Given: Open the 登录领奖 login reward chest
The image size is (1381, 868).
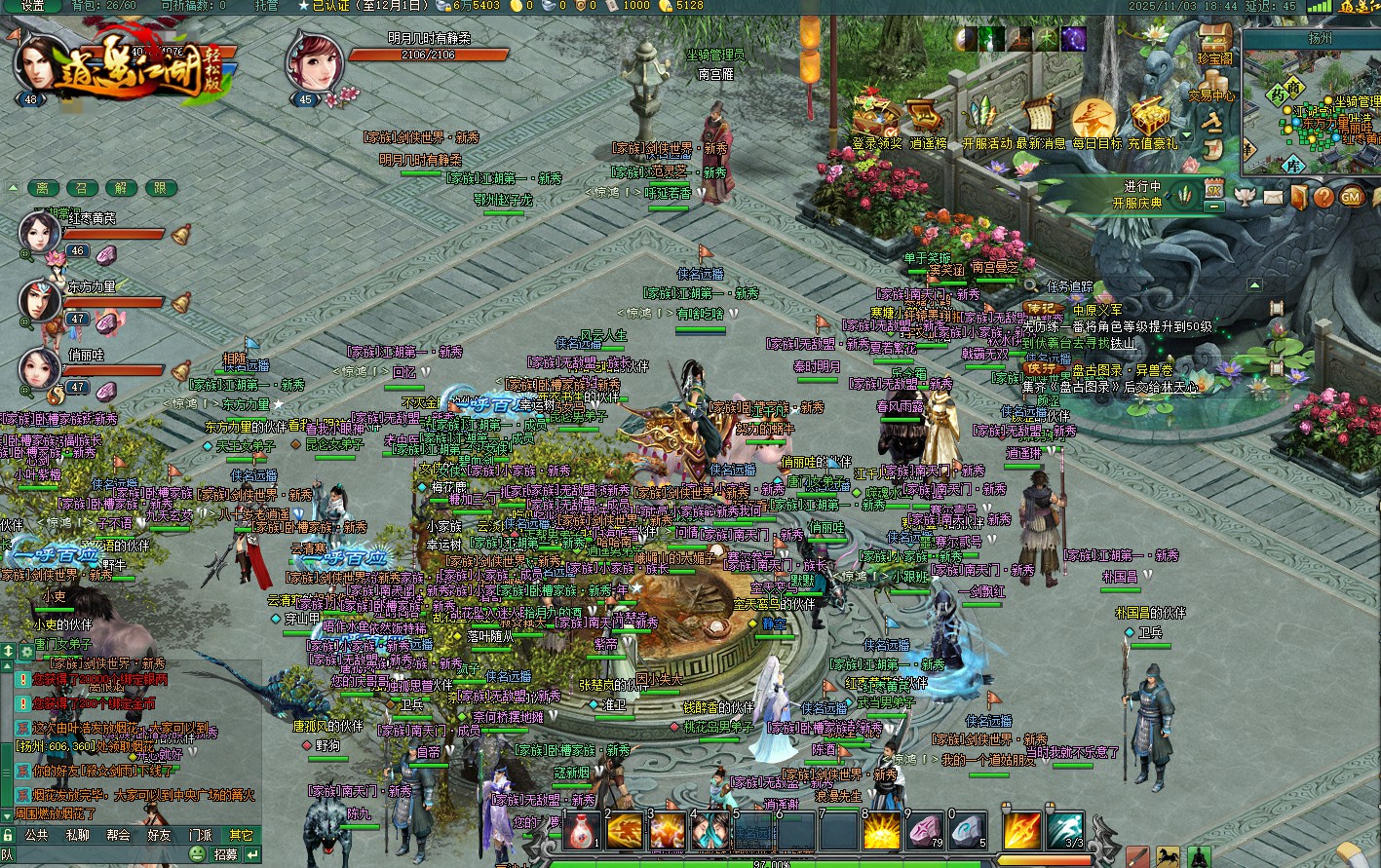Looking at the screenshot, I should (x=877, y=118).
